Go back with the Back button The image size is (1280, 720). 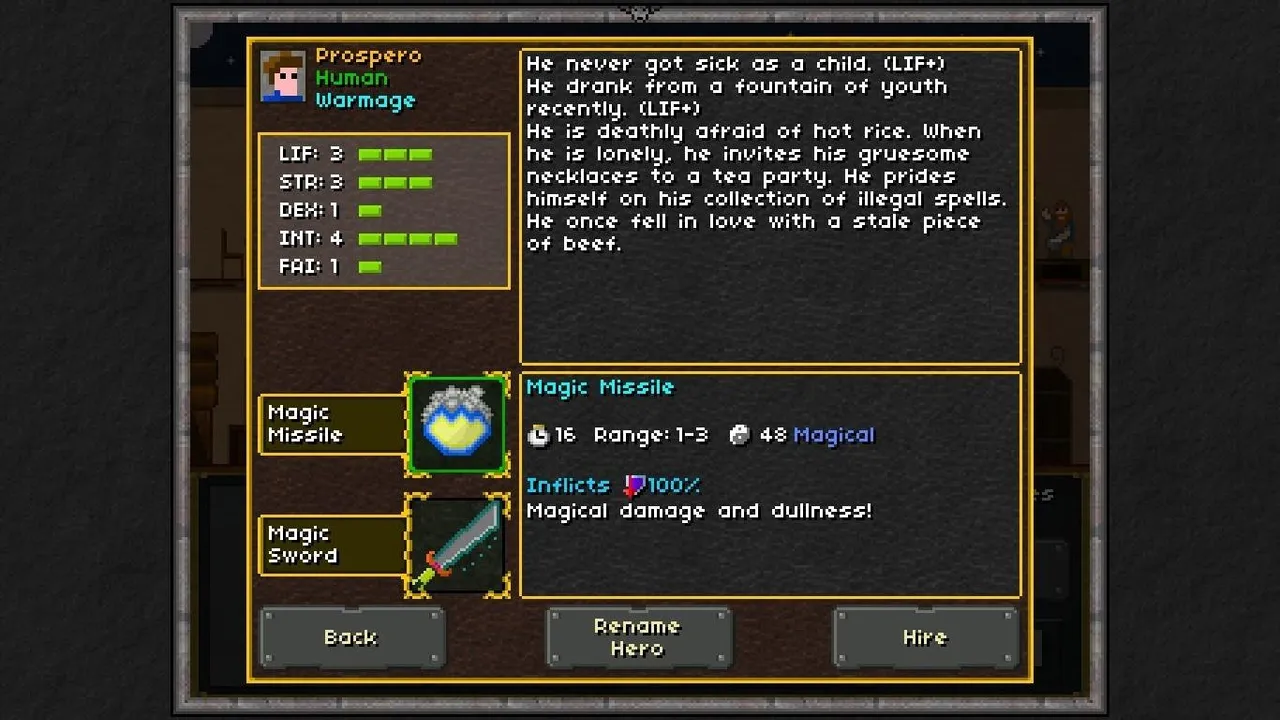point(351,637)
